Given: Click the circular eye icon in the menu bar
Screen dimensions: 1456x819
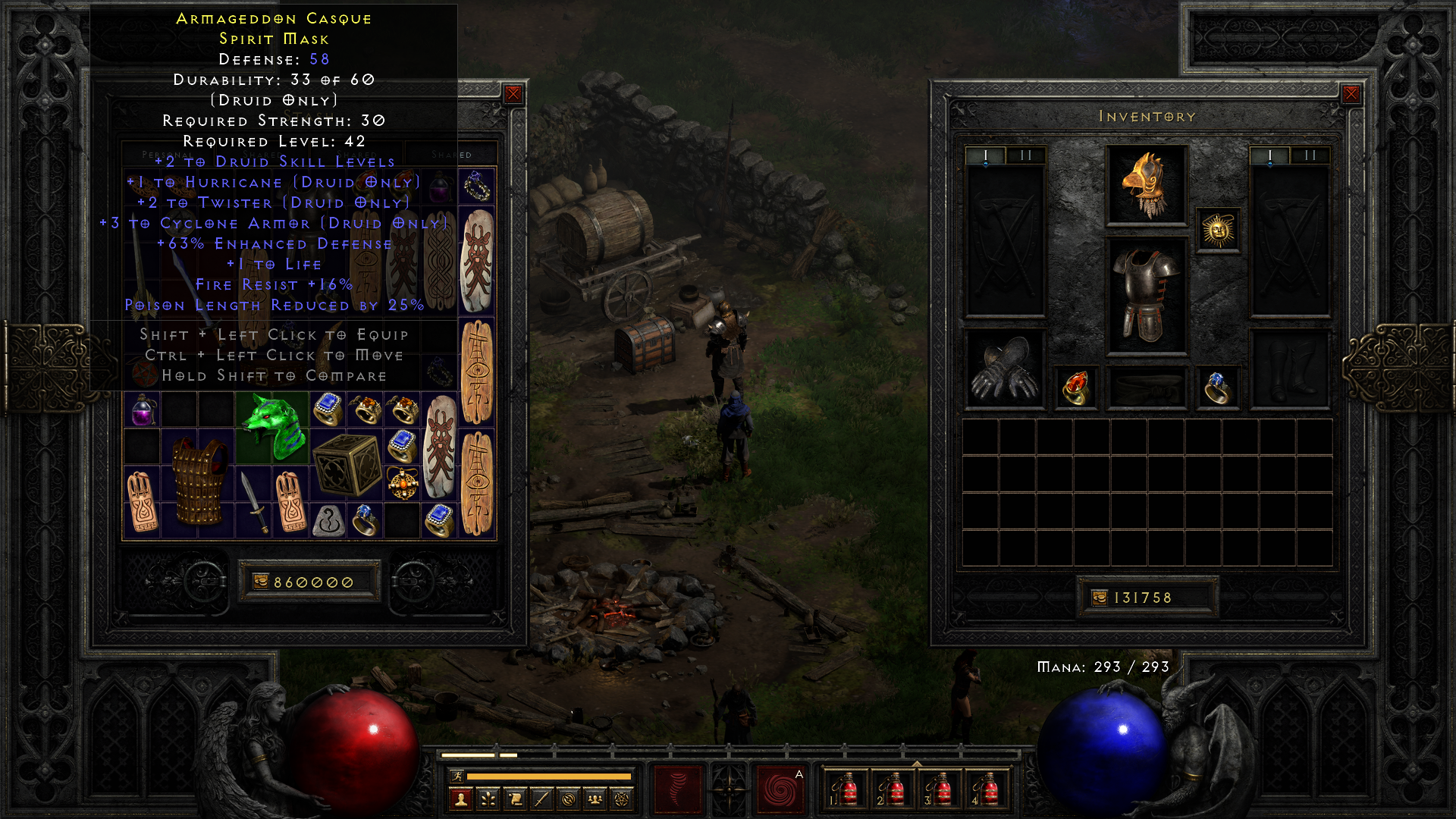Looking at the screenshot, I should pyautogui.click(x=569, y=800).
